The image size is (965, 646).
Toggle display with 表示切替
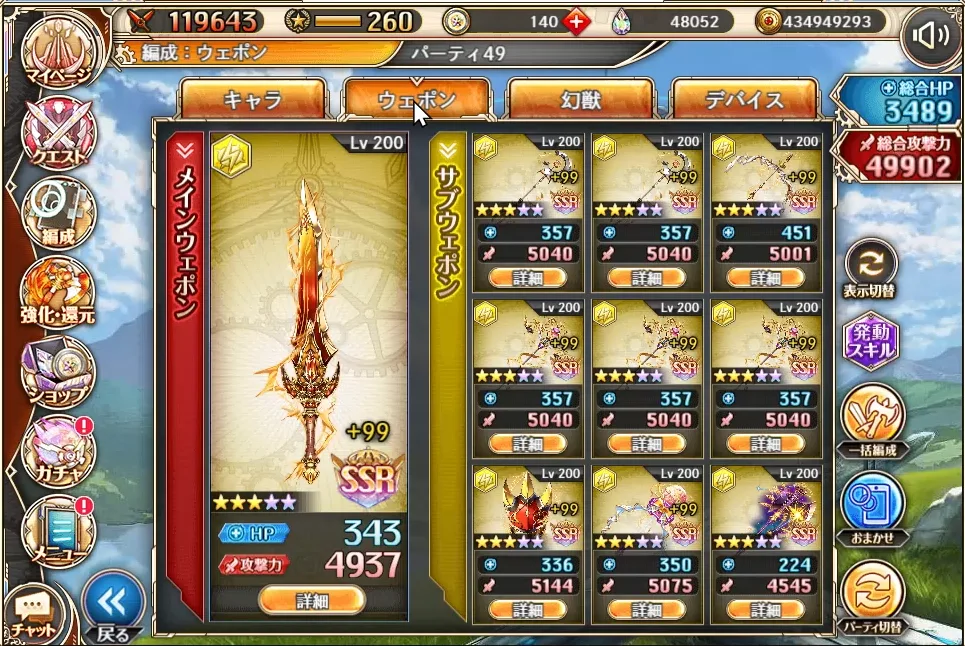[x=871, y=267]
